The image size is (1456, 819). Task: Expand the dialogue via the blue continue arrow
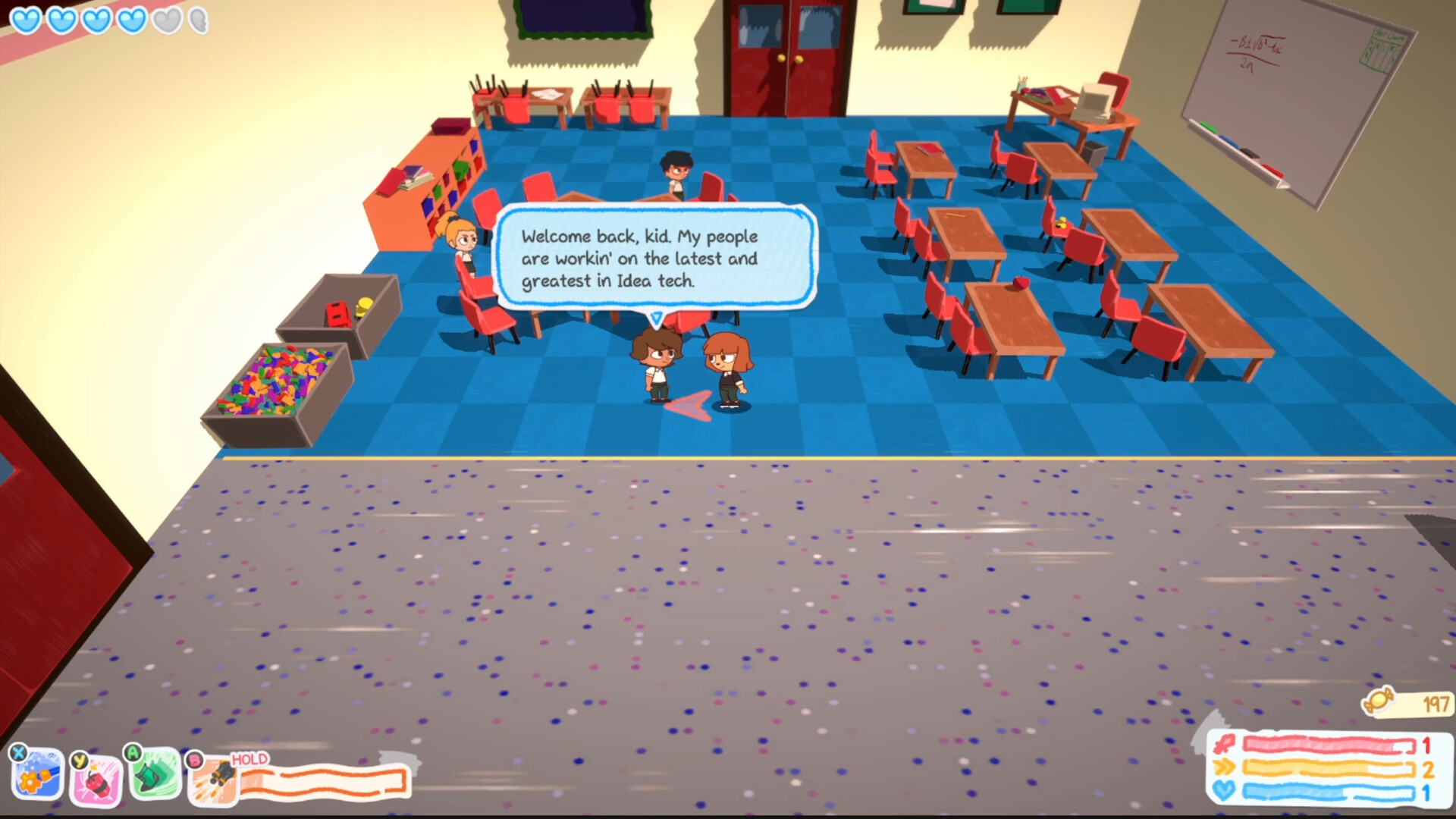655,316
